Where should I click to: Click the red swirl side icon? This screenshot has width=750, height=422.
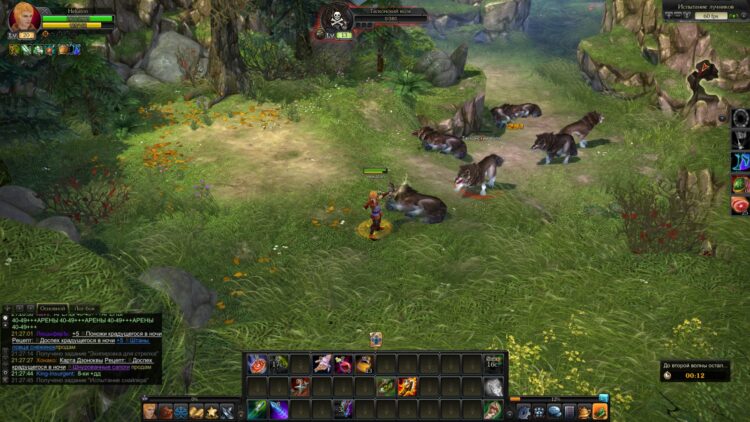(x=740, y=206)
